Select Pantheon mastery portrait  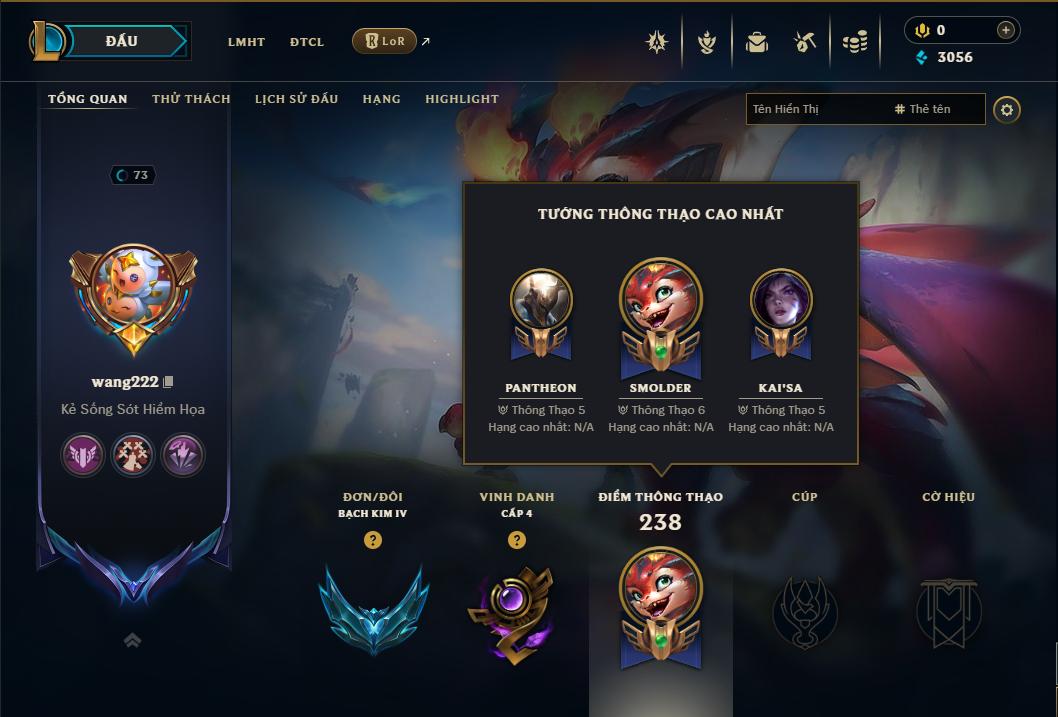tap(541, 299)
